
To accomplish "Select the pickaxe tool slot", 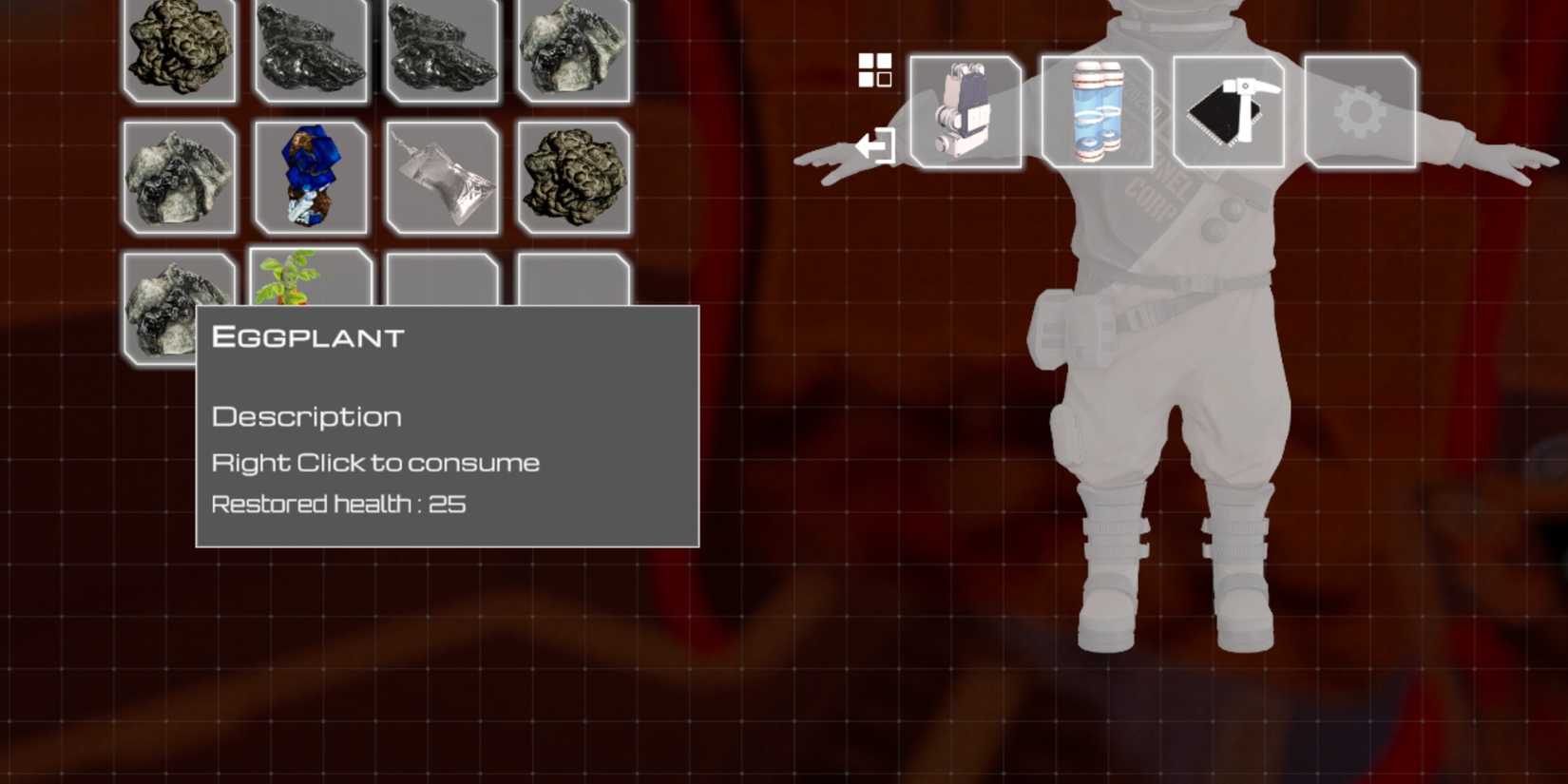I will coord(1231,112).
